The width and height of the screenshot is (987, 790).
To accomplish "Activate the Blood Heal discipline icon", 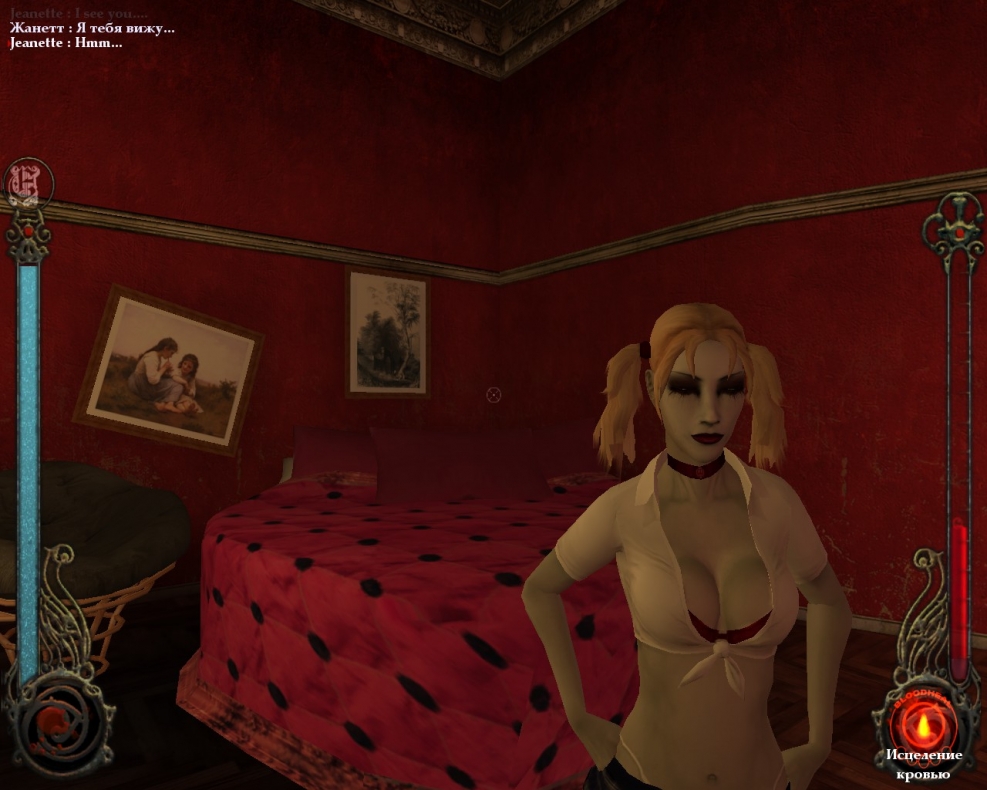I will (922, 720).
